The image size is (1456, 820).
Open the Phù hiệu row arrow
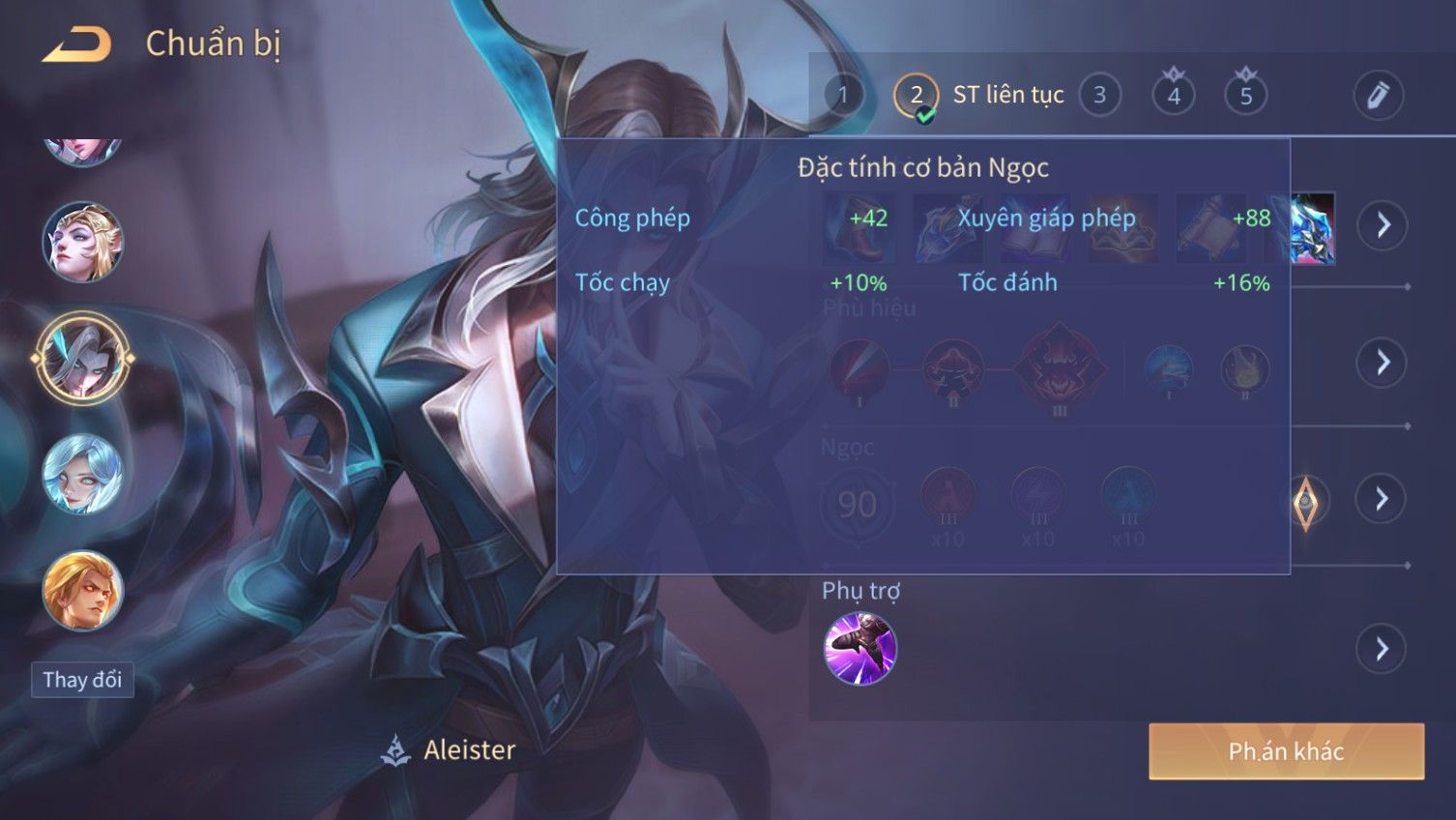pyautogui.click(x=1383, y=363)
